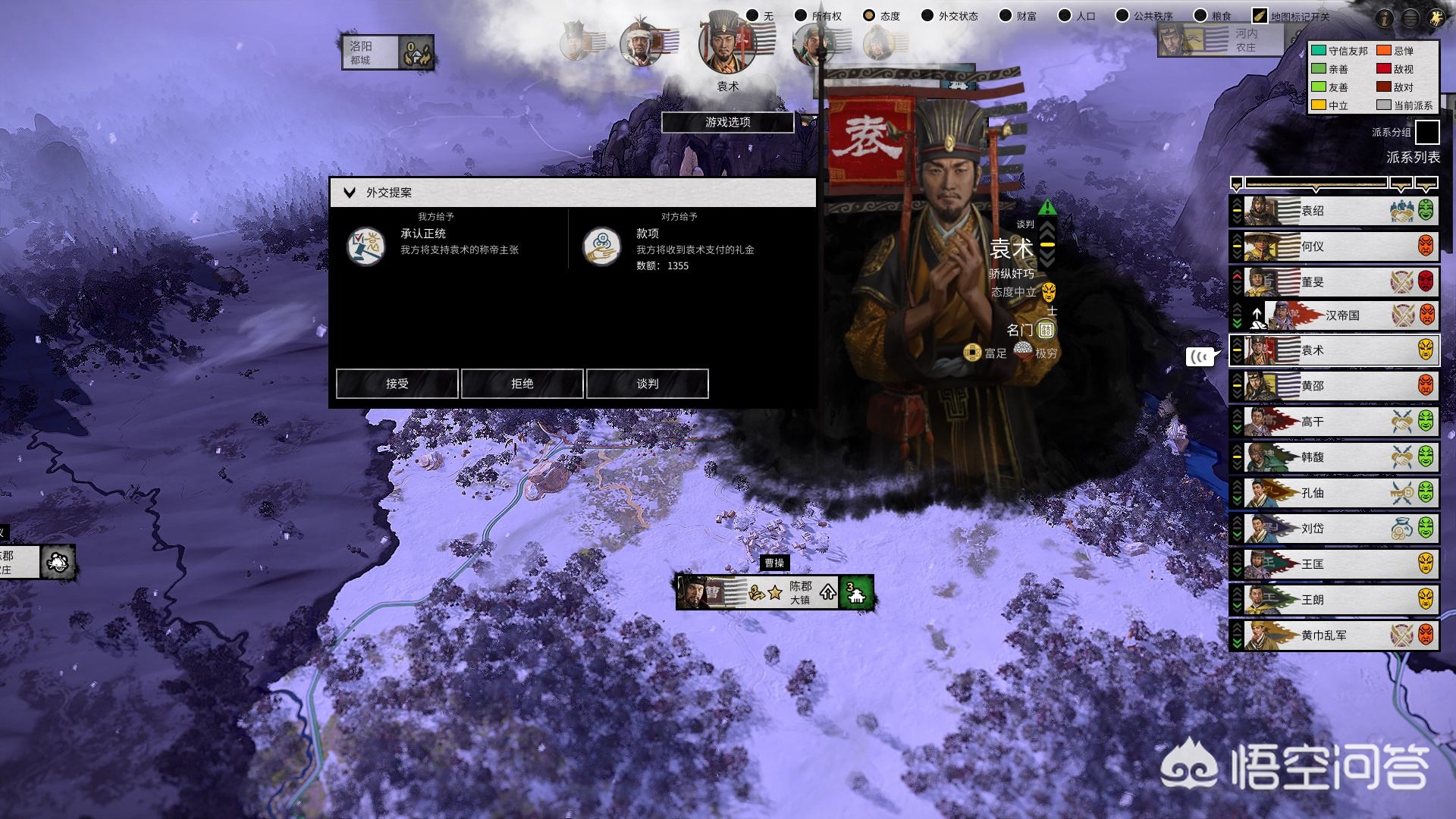The height and width of the screenshot is (819, 1456).
Task: Toggle the 地图标记开关 map markers
Action: pos(1260,16)
